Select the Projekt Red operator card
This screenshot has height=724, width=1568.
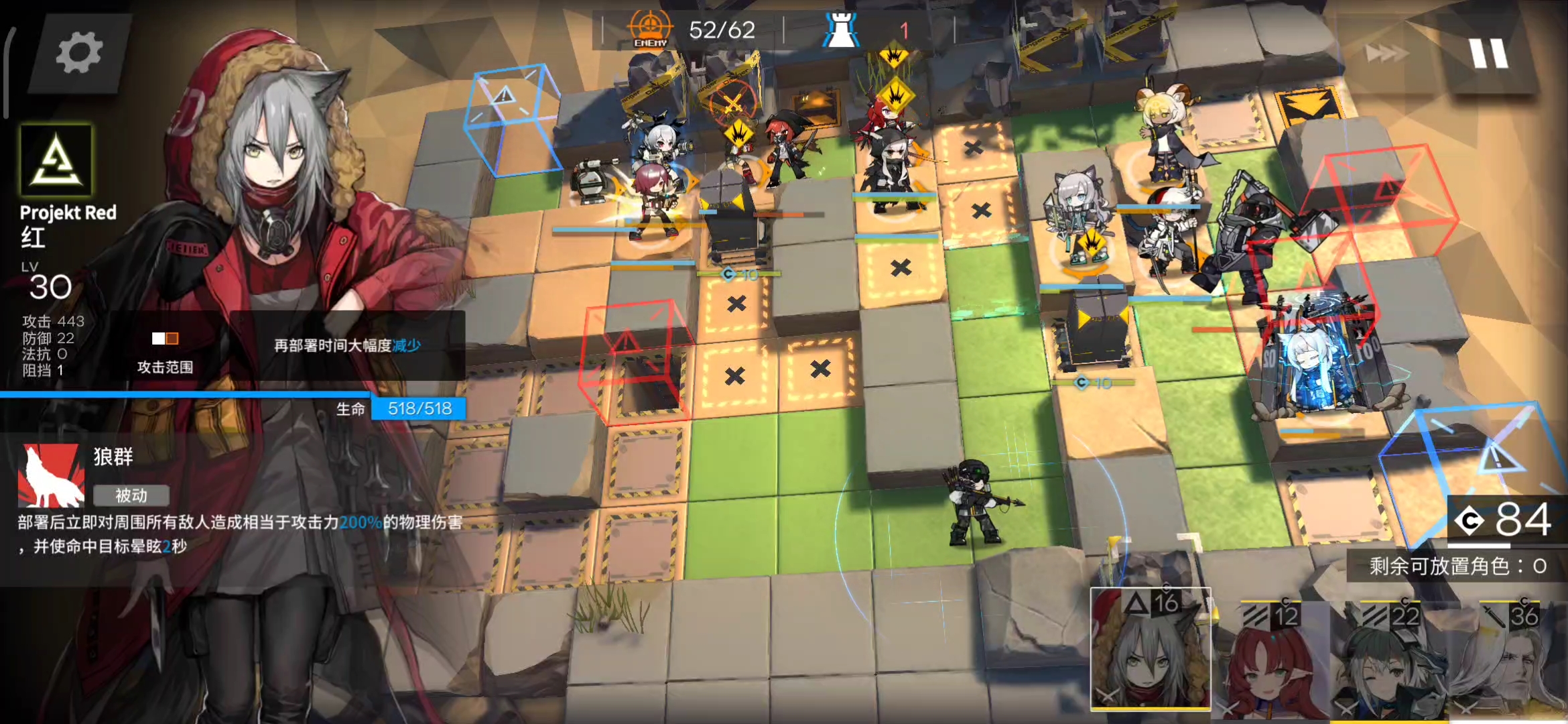pos(1151,649)
